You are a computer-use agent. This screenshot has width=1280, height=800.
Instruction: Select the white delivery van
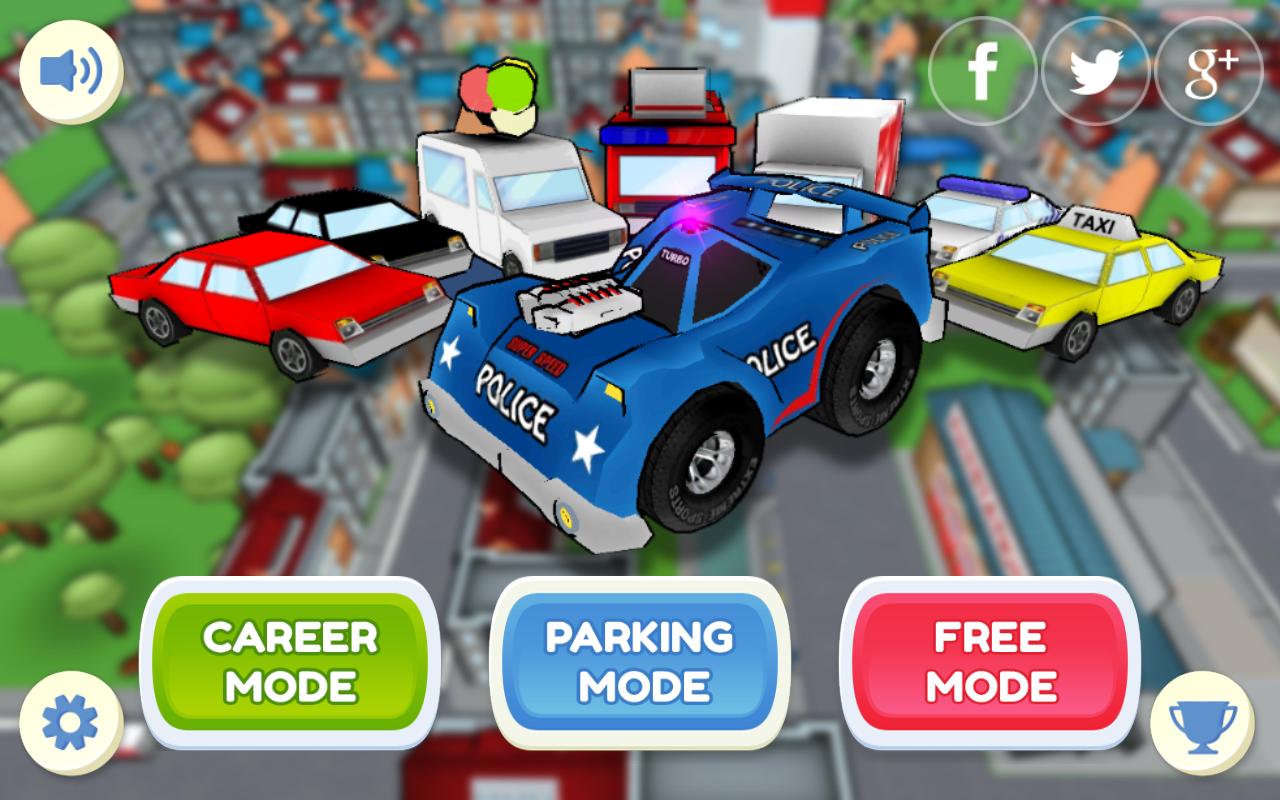[x=530, y=210]
